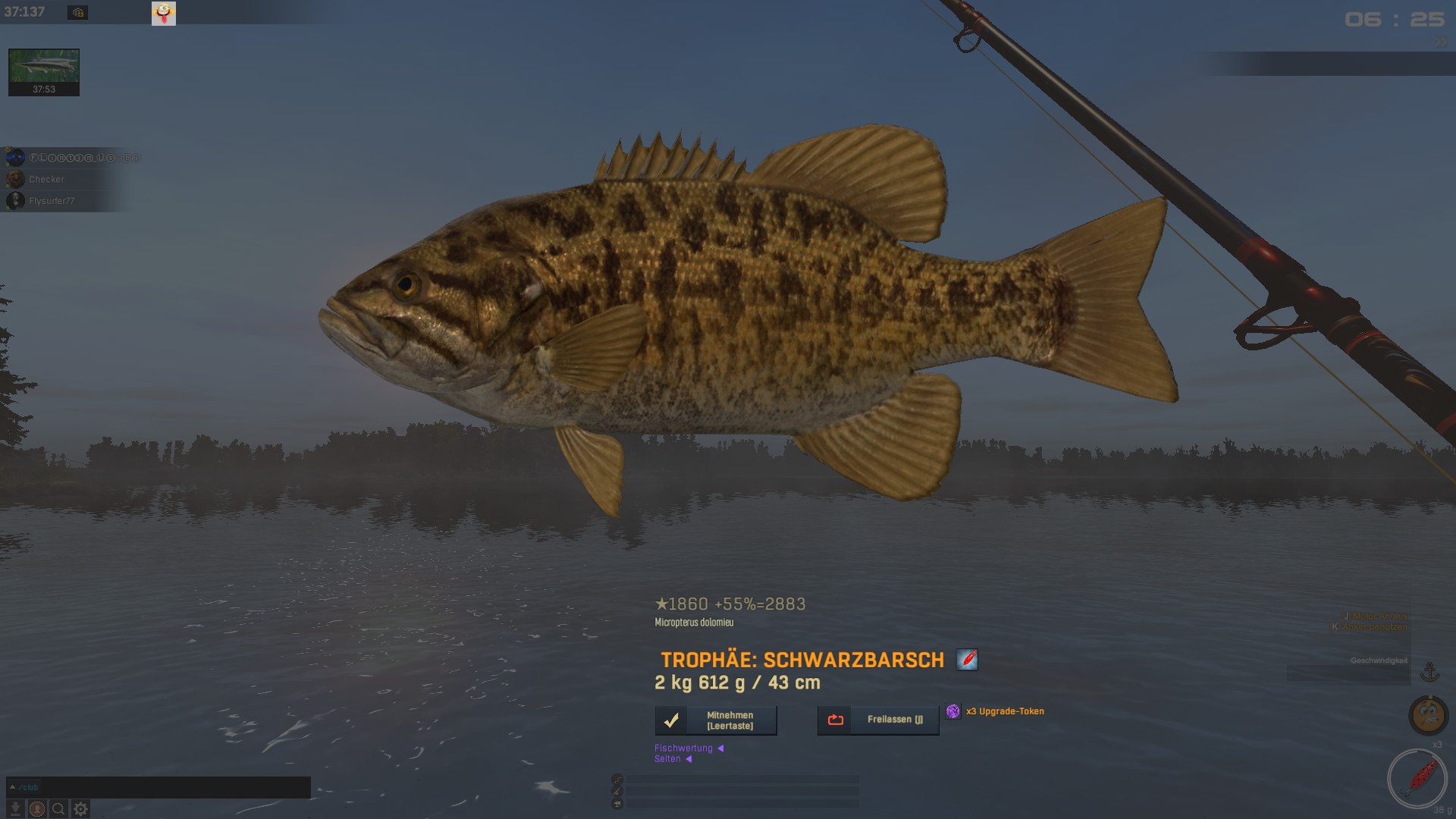Click the fast-forward arrows under the clock
This screenshot has width=1456, height=819.
point(1440,42)
